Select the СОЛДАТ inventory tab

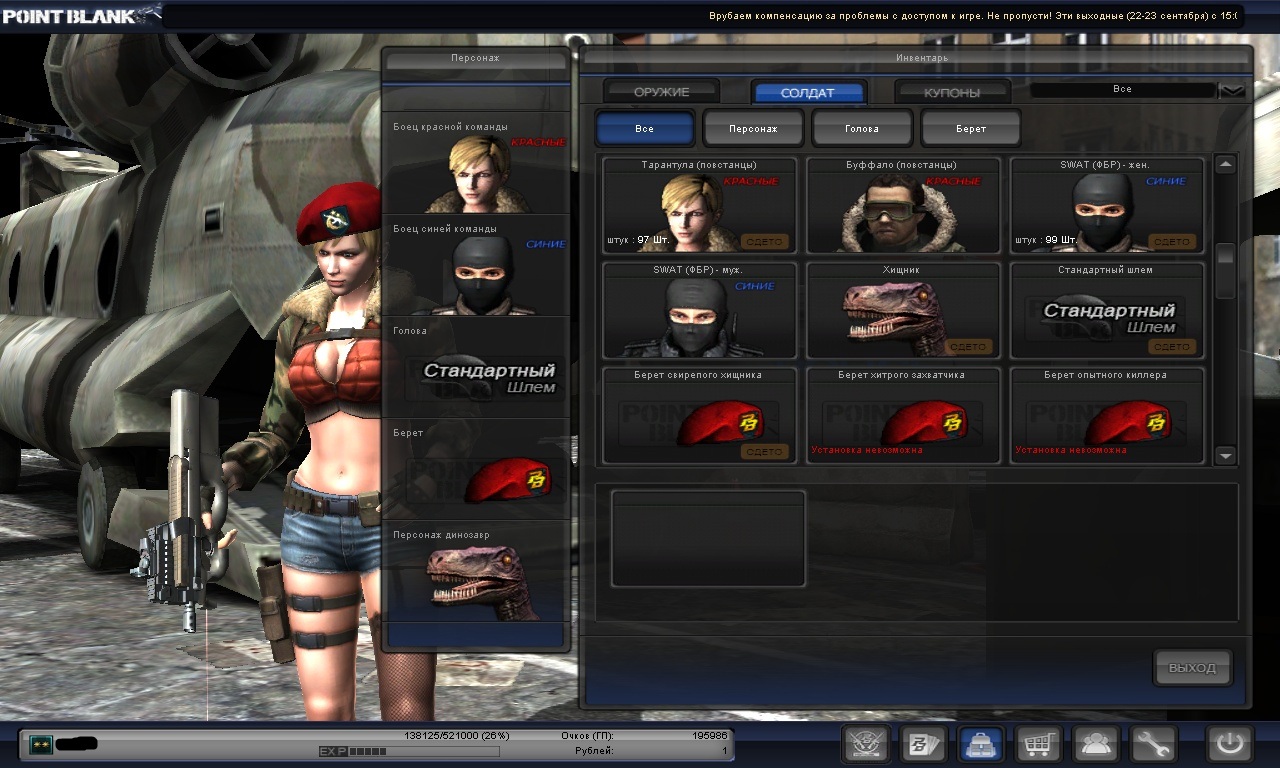pyautogui.click(x=808, y=93)
